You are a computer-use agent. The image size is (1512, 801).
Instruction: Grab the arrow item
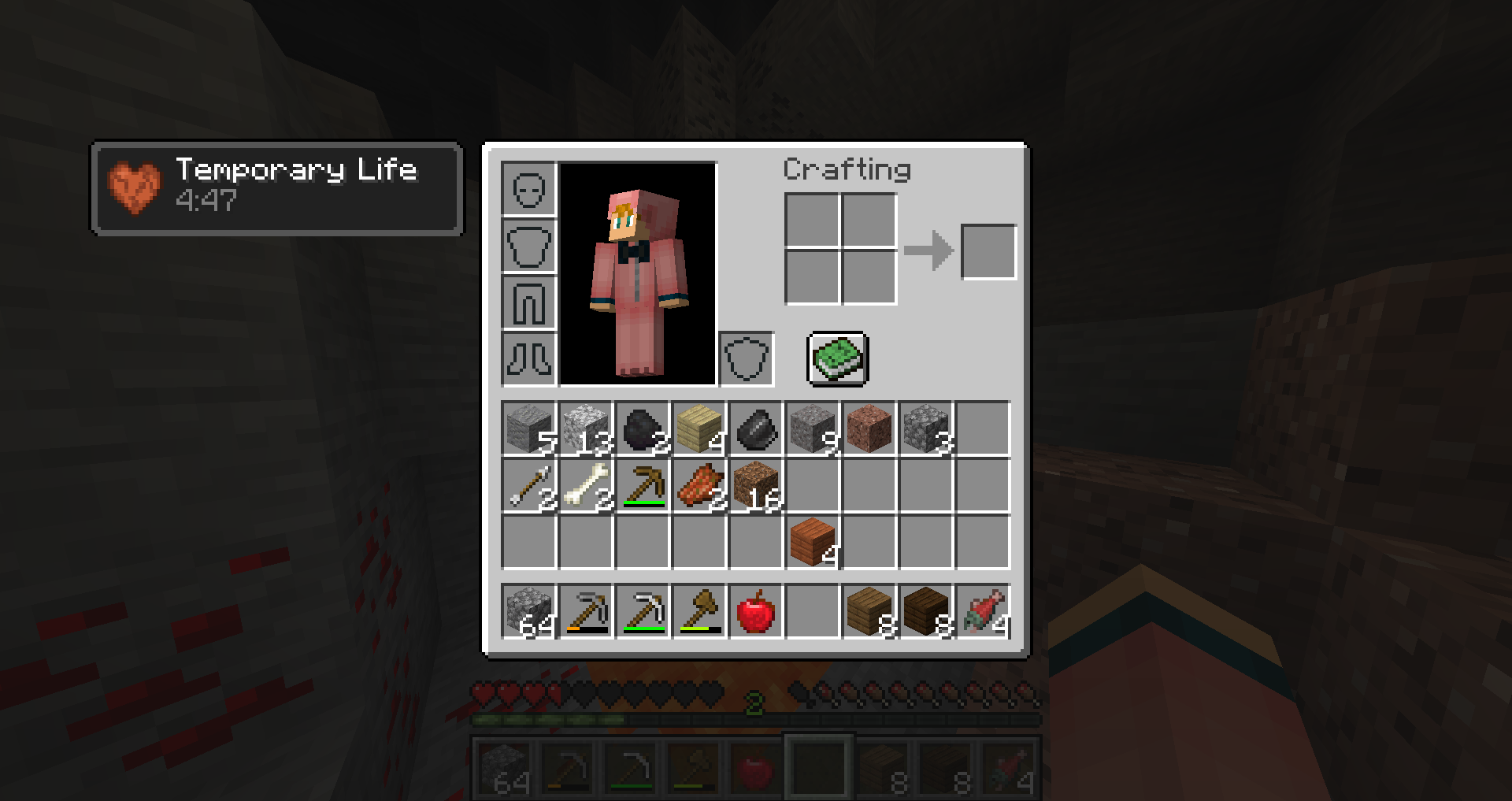pos(528,487)
